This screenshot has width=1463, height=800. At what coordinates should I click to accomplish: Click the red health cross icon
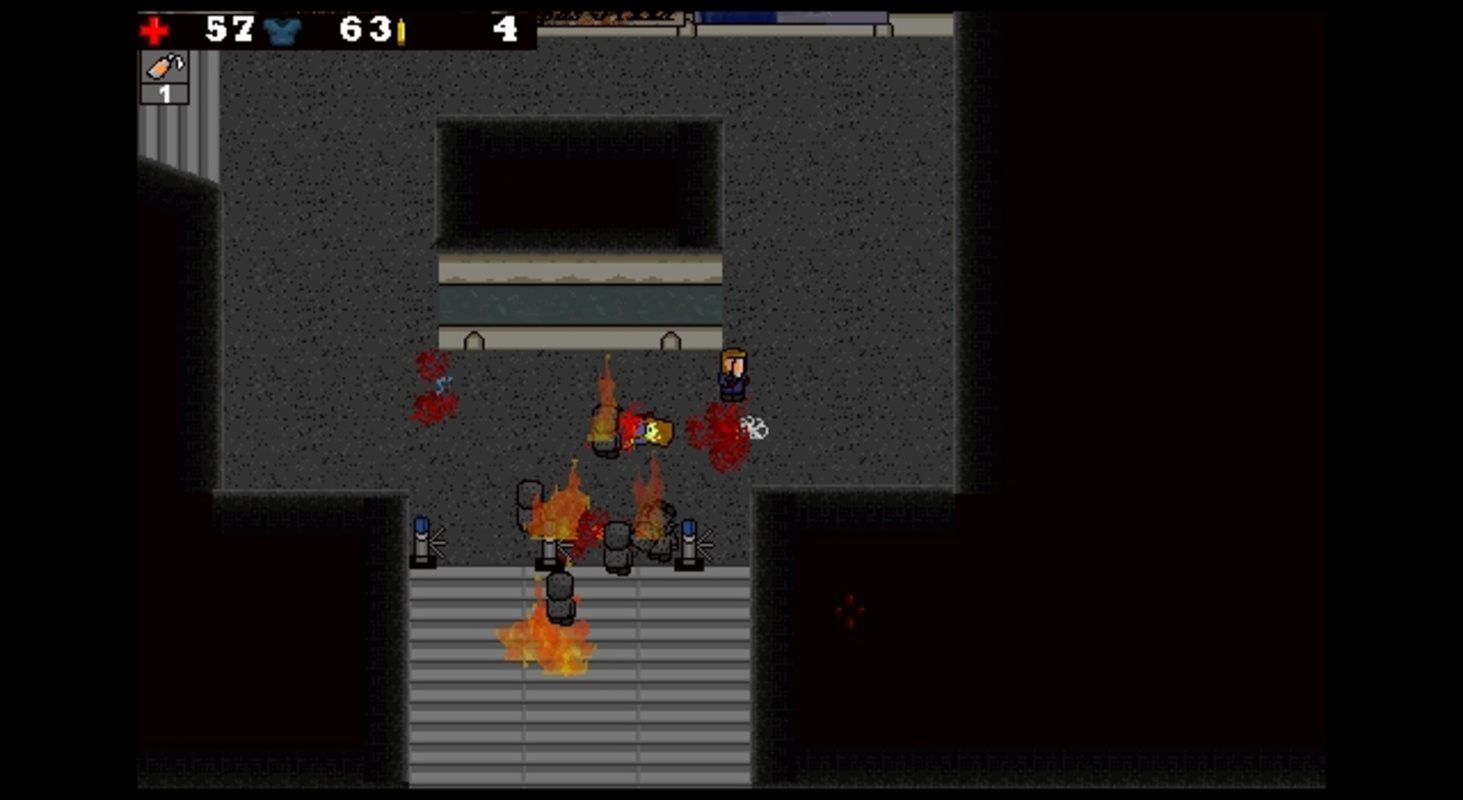[x=156, y=29]
